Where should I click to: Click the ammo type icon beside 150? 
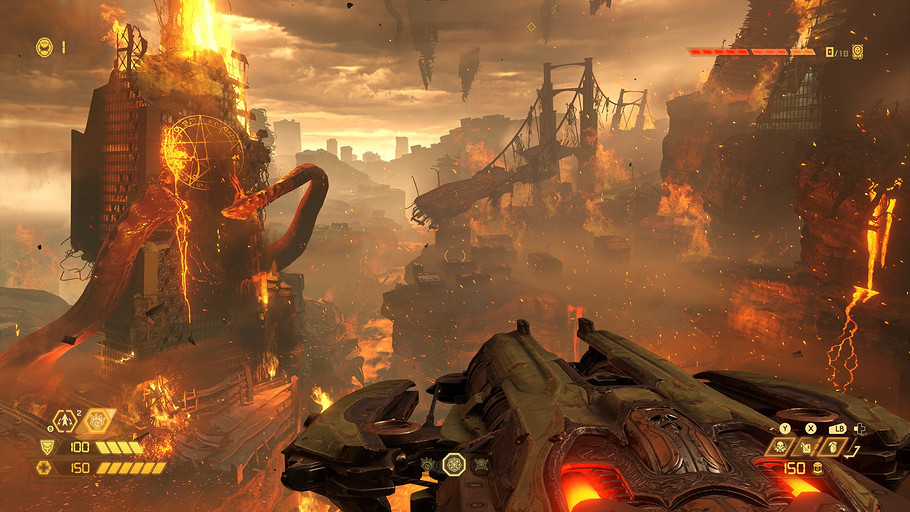coord(818,467)
